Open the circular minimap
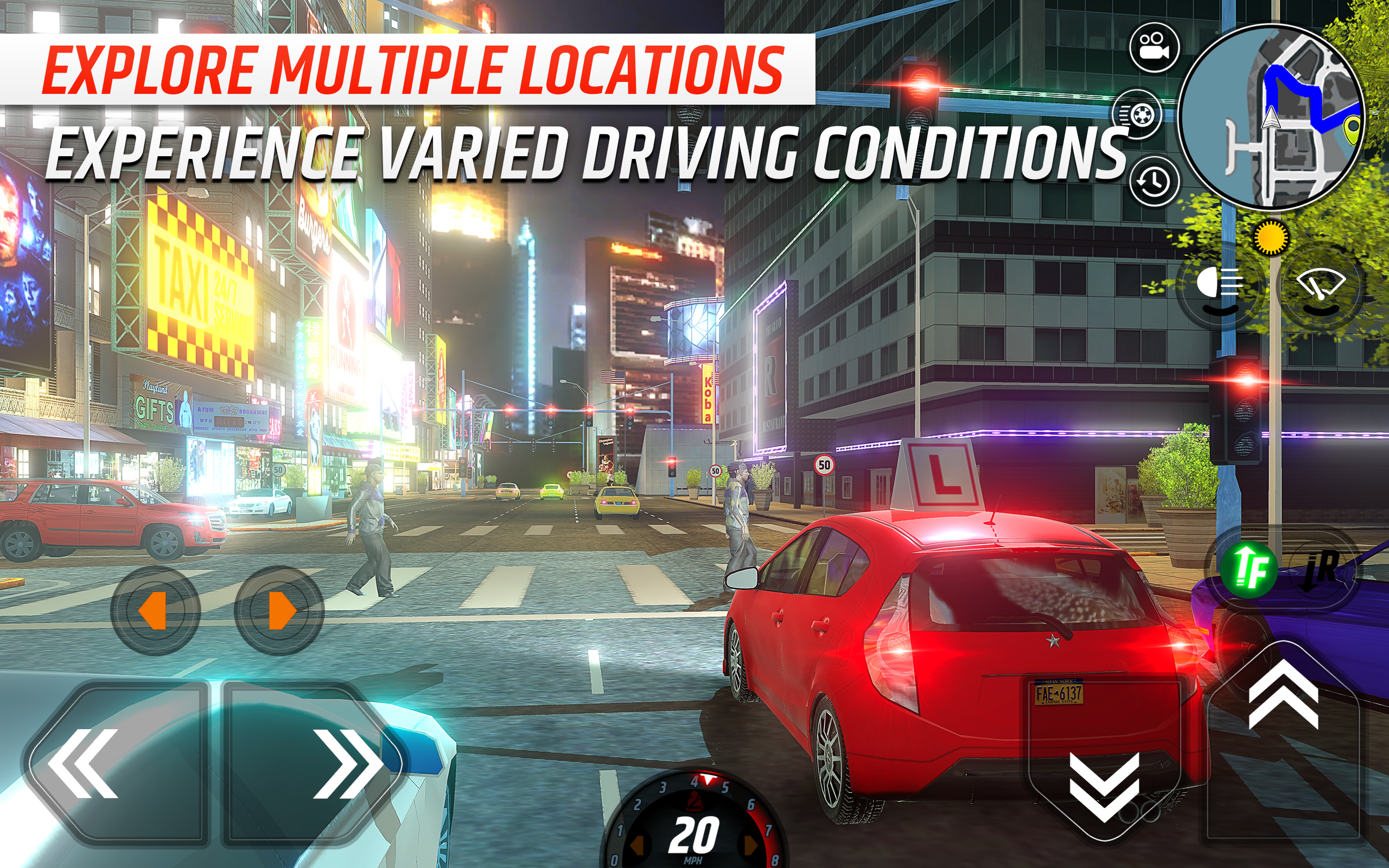Viewport: 1389px width, 868px height. click(1271, 118)
